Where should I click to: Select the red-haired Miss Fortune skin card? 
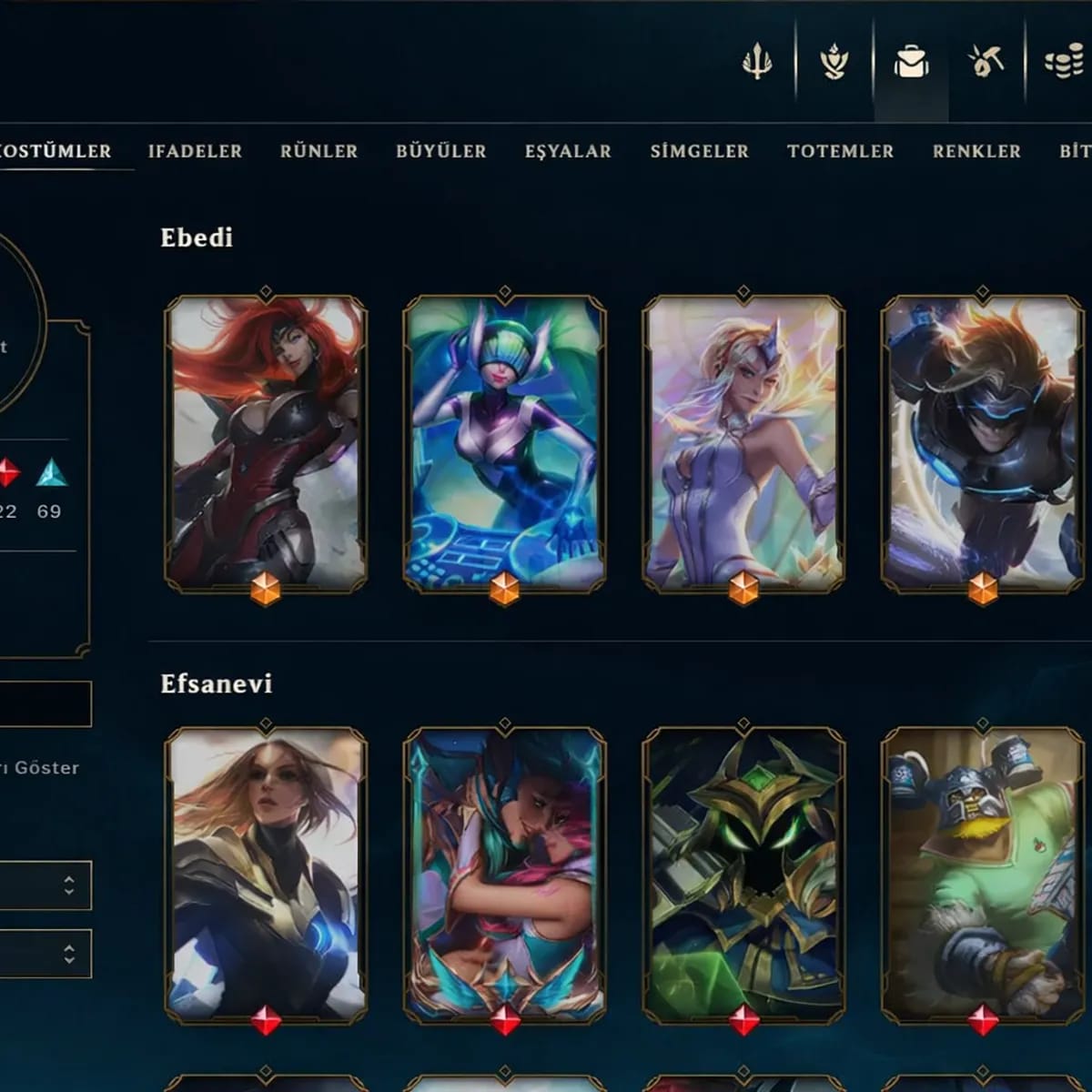(266, 442)
